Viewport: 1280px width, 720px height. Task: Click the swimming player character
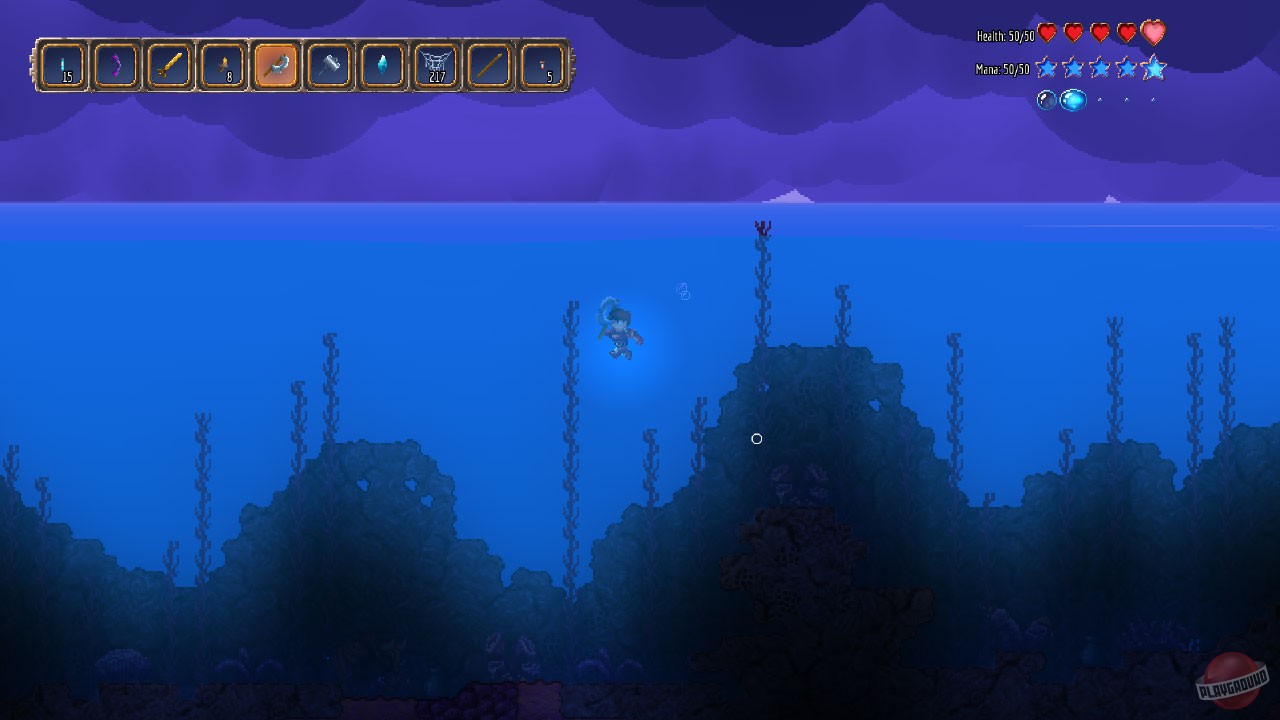pos(620,332)
